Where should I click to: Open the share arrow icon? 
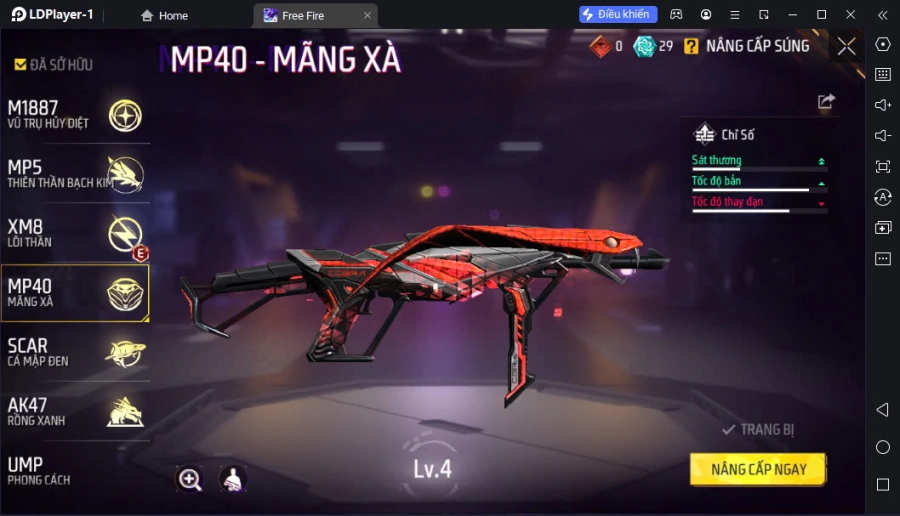coord(826,101)
